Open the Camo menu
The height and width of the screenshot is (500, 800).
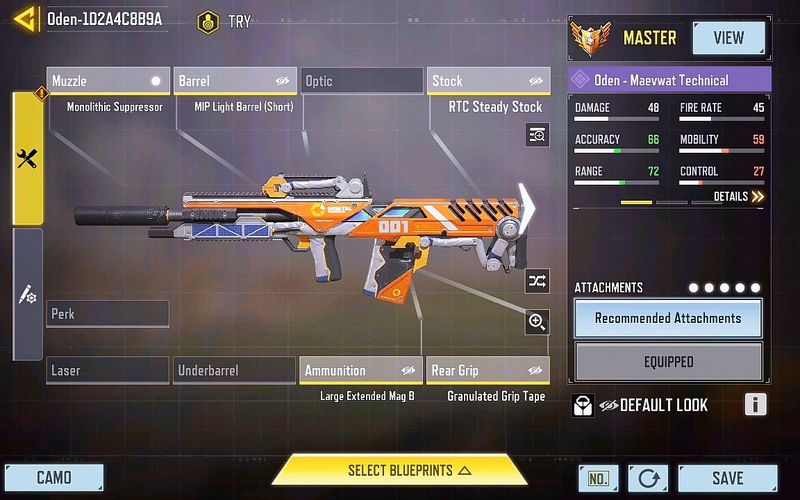pyautogui.click(x=54, y=478)
